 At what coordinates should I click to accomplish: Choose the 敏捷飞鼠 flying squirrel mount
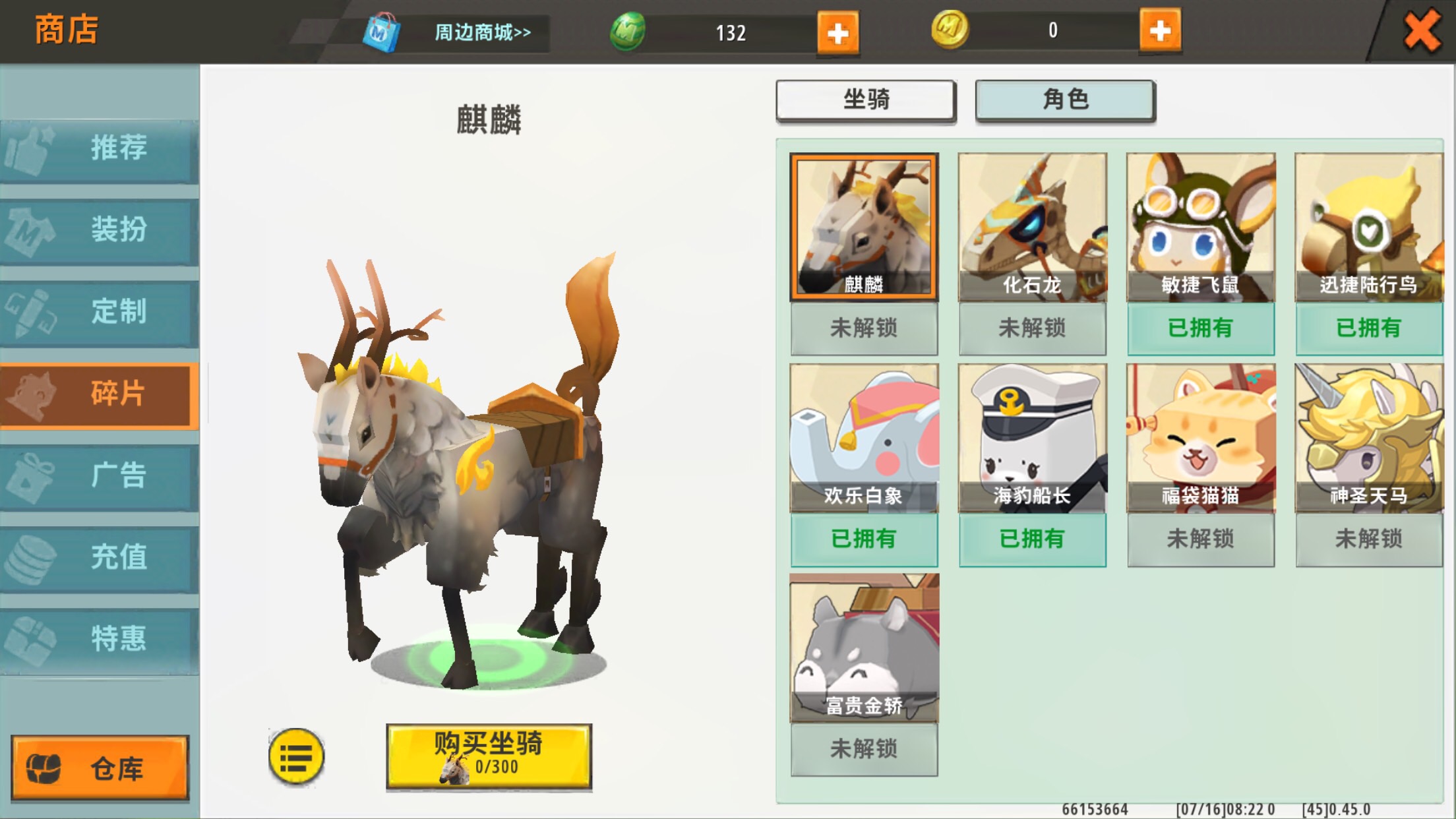tap(1200, 228)
